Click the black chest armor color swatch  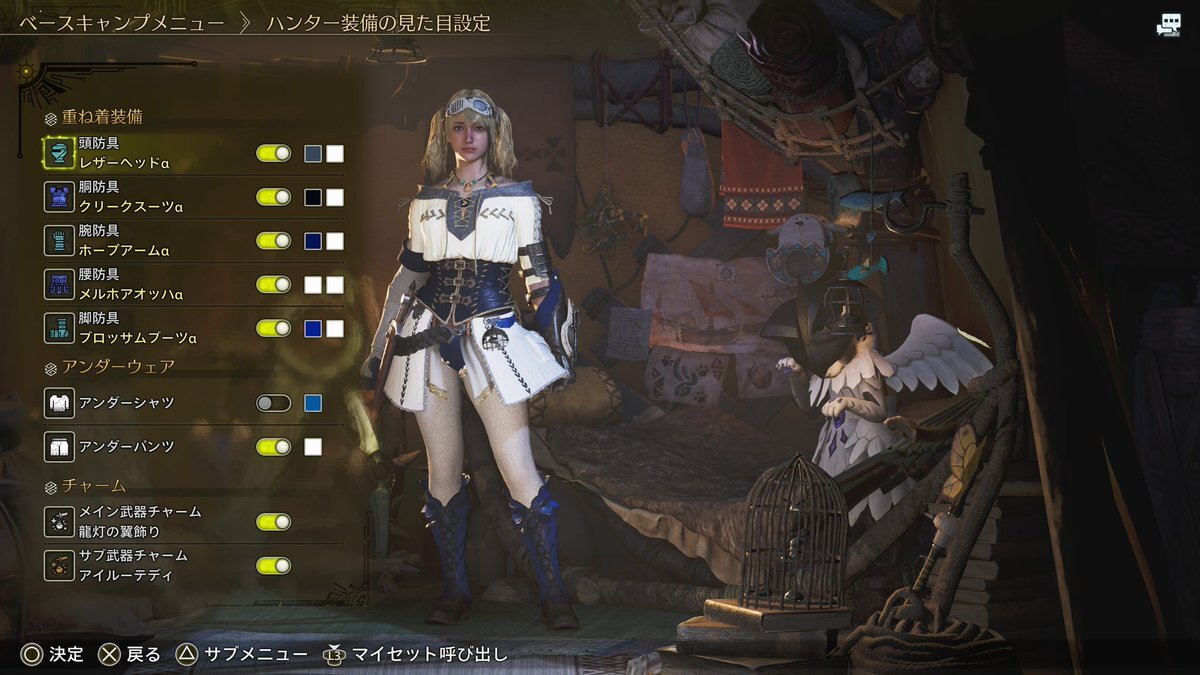(313, 197)
